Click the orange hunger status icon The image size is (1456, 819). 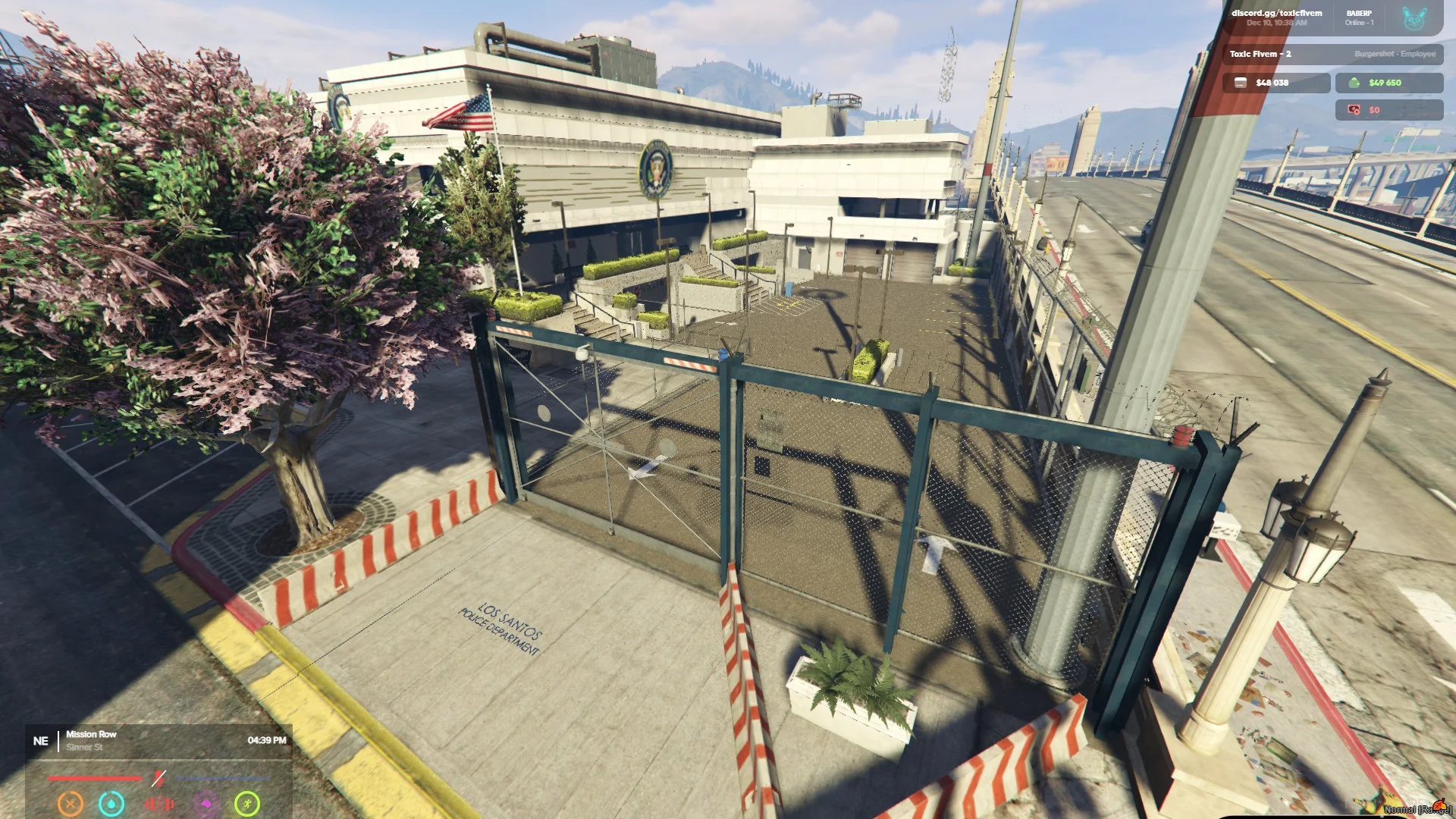click(71, 803)
